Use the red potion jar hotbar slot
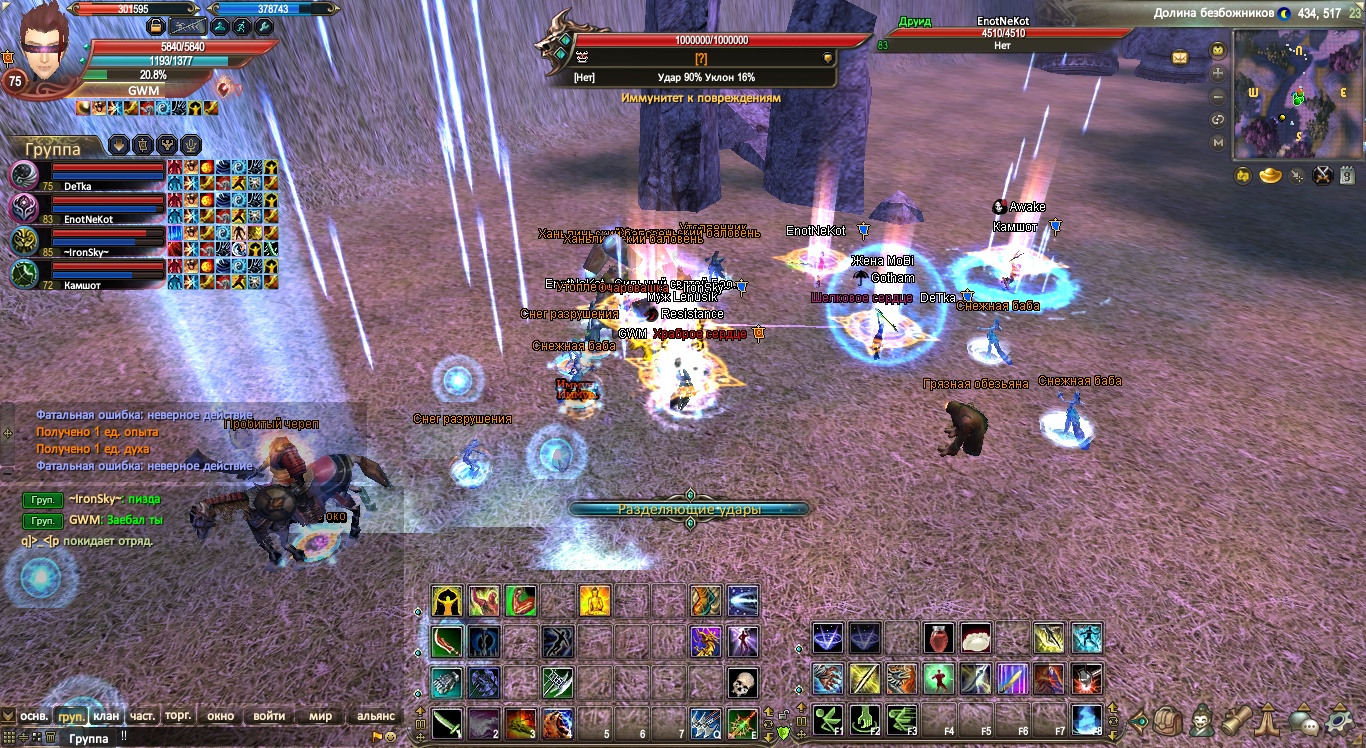The width and height of the screenshot is (1366, 748). pyautogui.click(x=938, y=637)
